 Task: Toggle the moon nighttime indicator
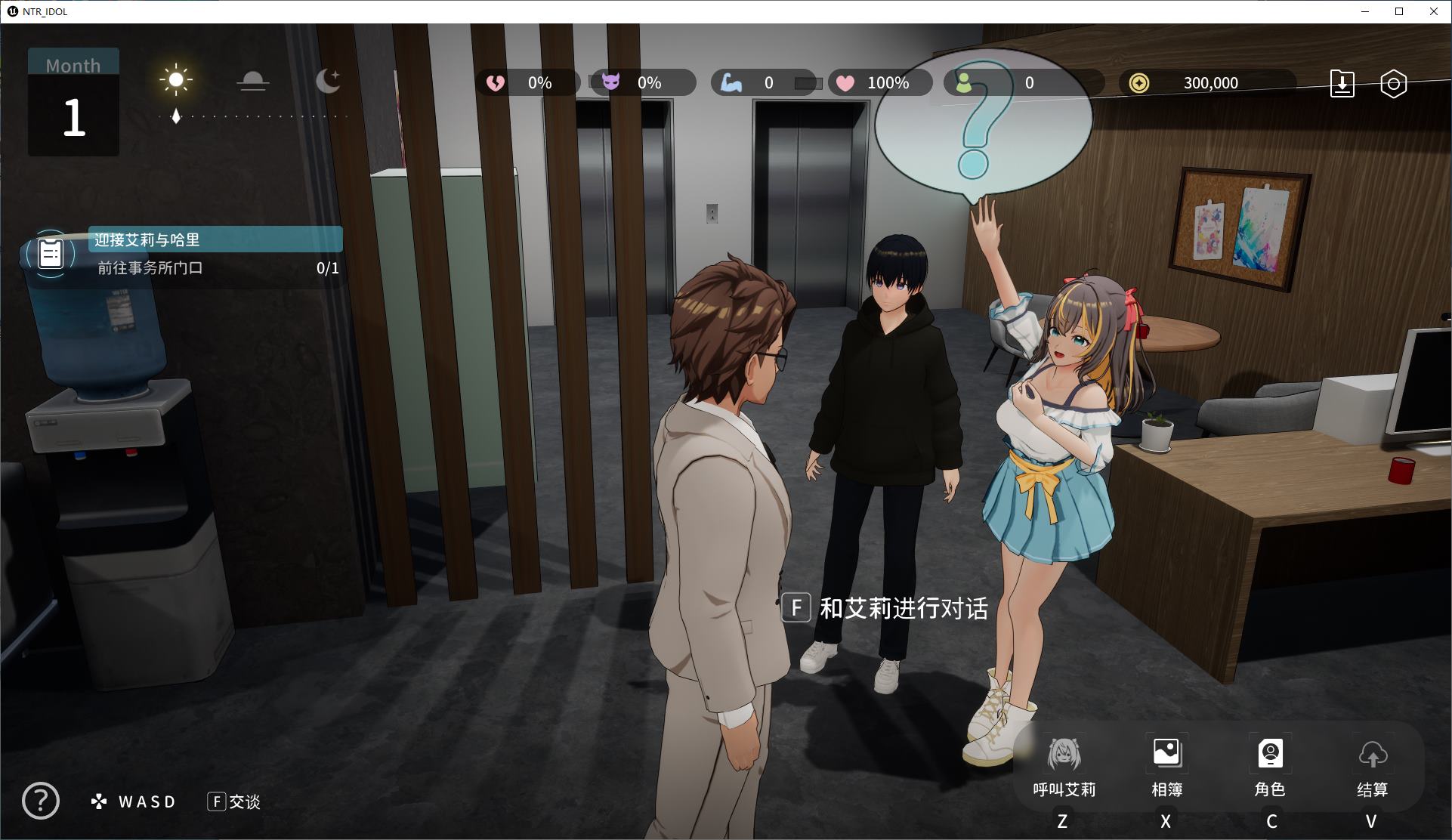(329, 79)
